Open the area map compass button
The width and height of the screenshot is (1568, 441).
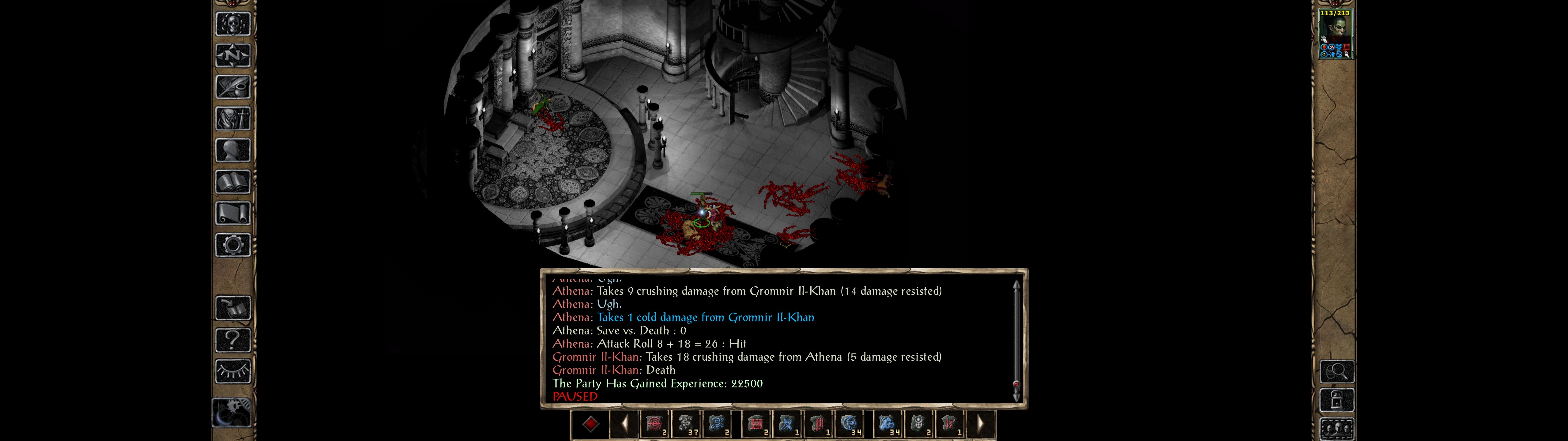coord(232,55)
